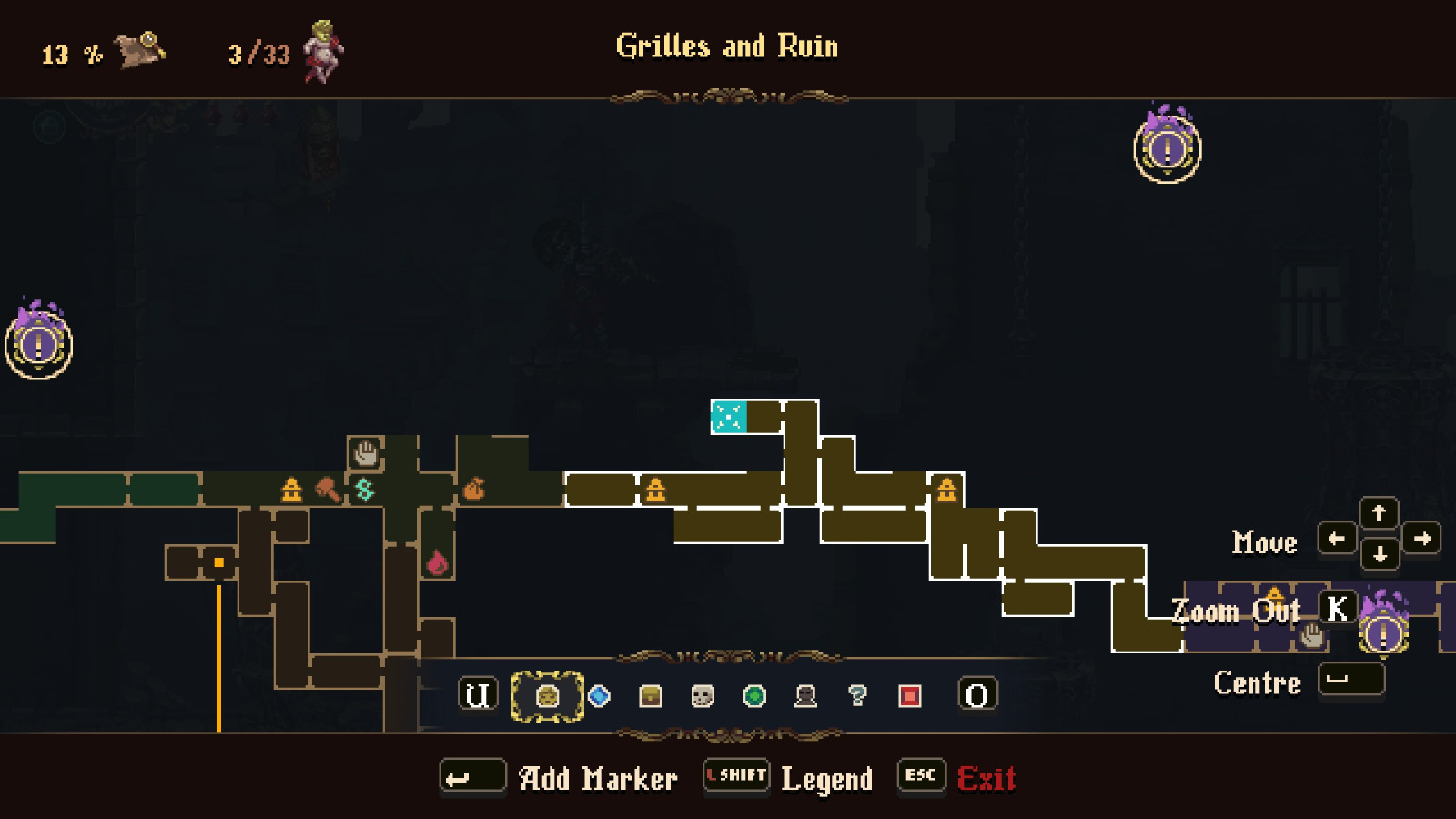Click the currently highlighted gold face marker
This screenshot has width=1456, height=819.
(x=546, y=696)
